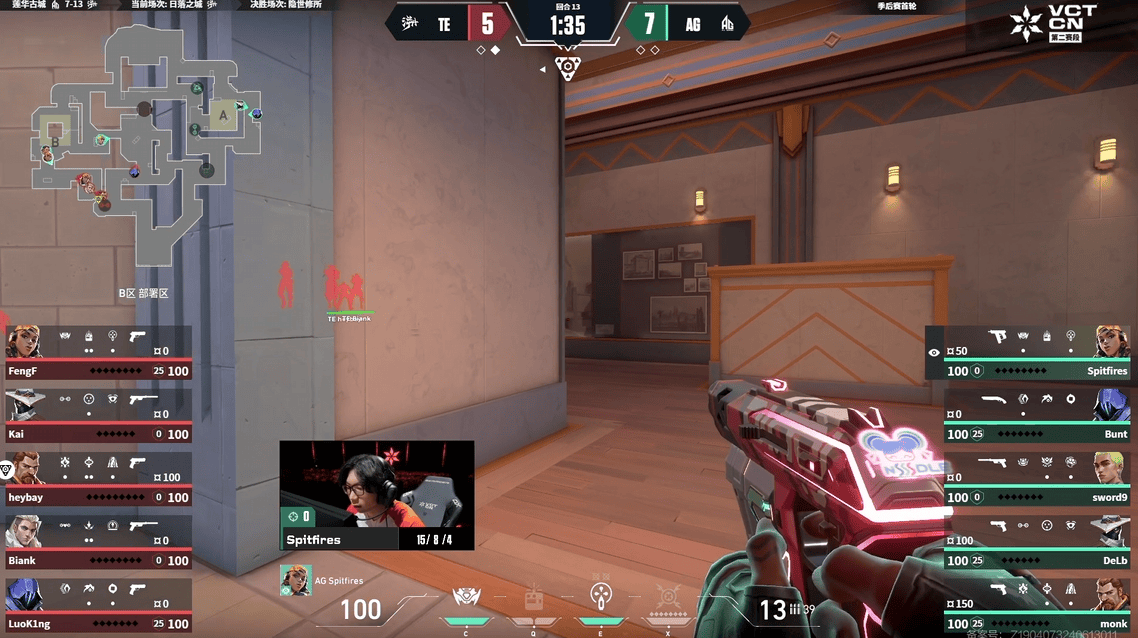Activate the Boom Bot ability icon
Screen dimensions: 1138x638
click(x=466, y=600)
